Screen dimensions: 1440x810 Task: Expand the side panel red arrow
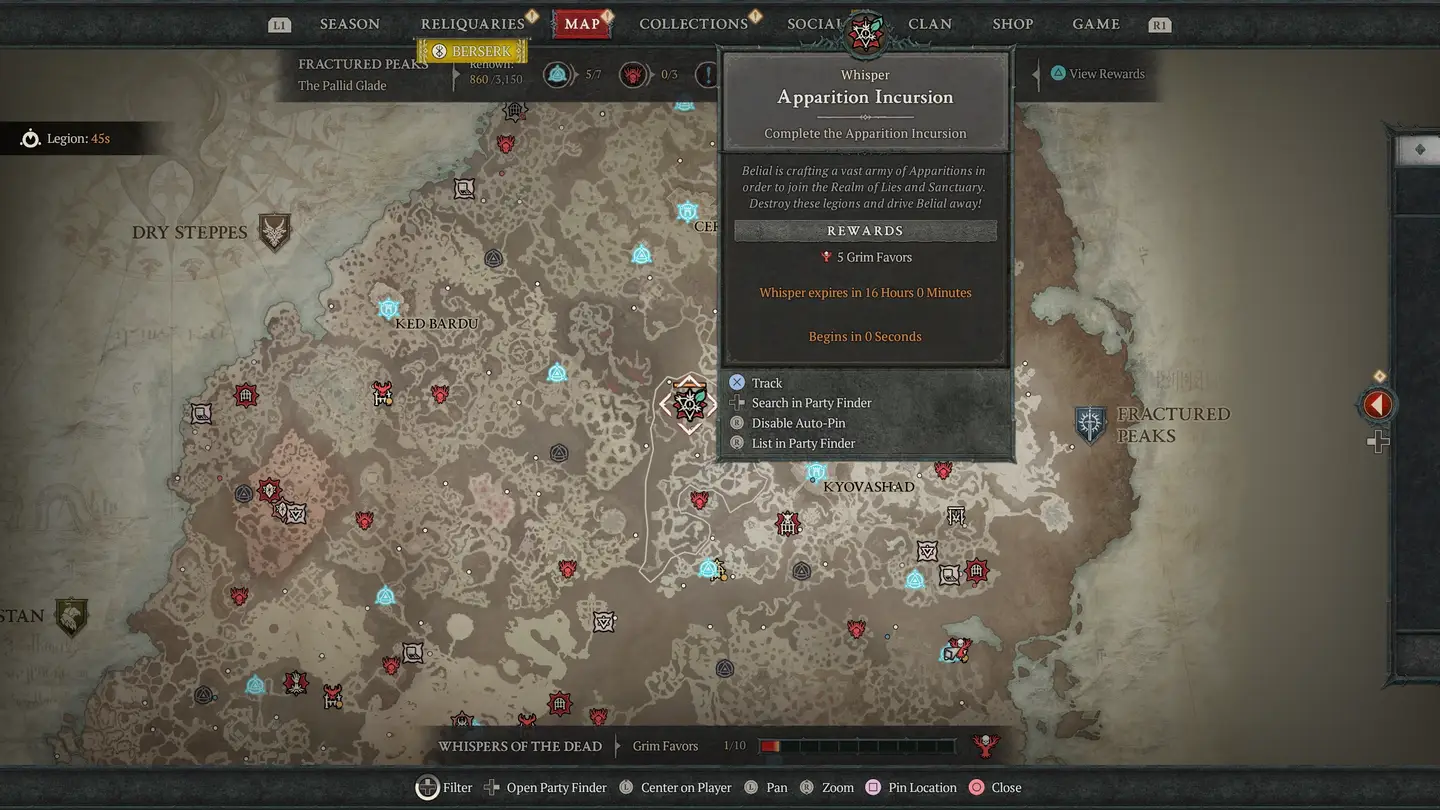click(x=1378, y=405)
